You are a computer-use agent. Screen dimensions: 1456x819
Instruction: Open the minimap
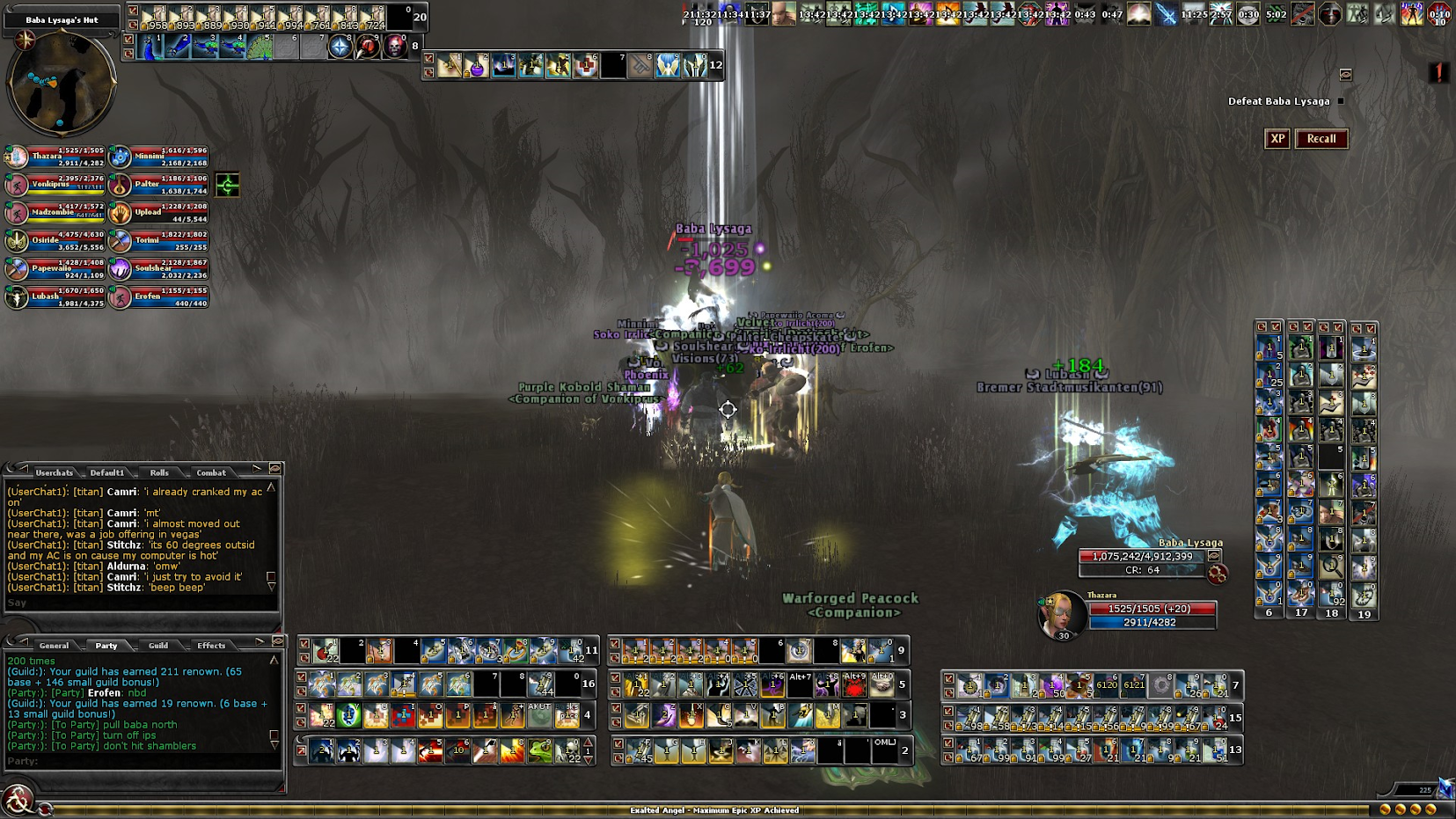(61, 84)
